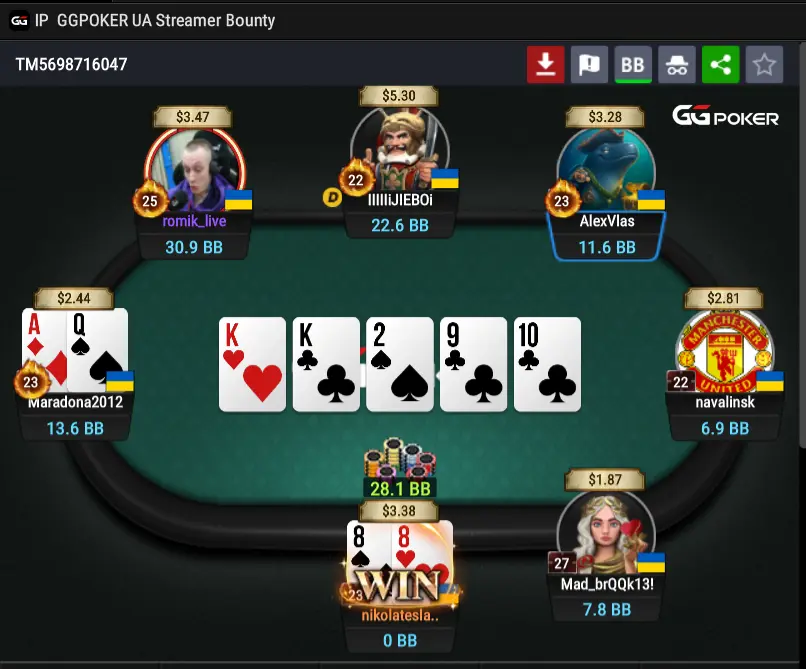Viewport: 806px width, 669px height.
Task: Download the hand history with the red button
Action: [545, 65]
